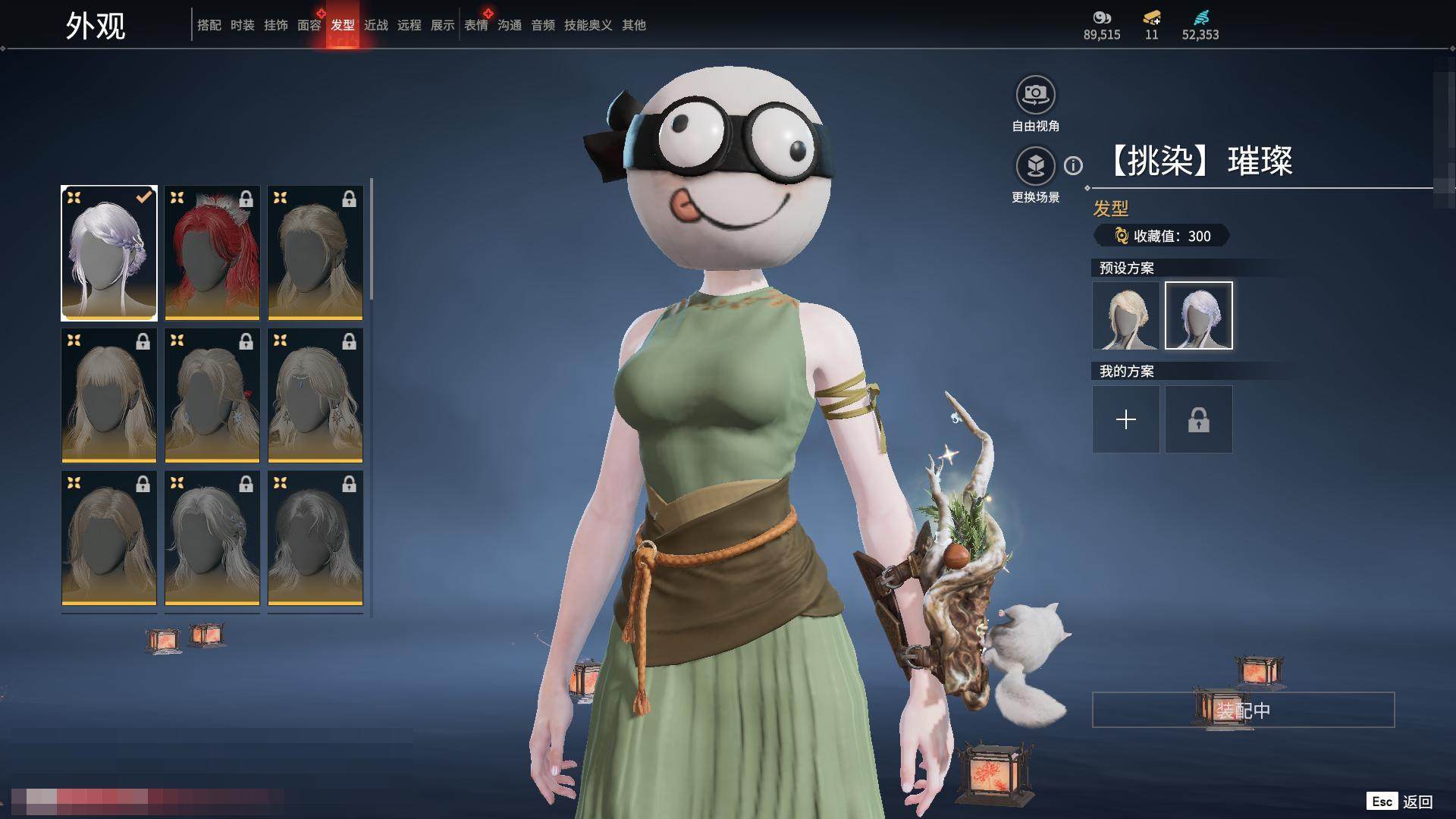This screenshot has width=1456, height=819.
Task: Activate 自由视角 free camera
Action: (x=1035, y=96)
